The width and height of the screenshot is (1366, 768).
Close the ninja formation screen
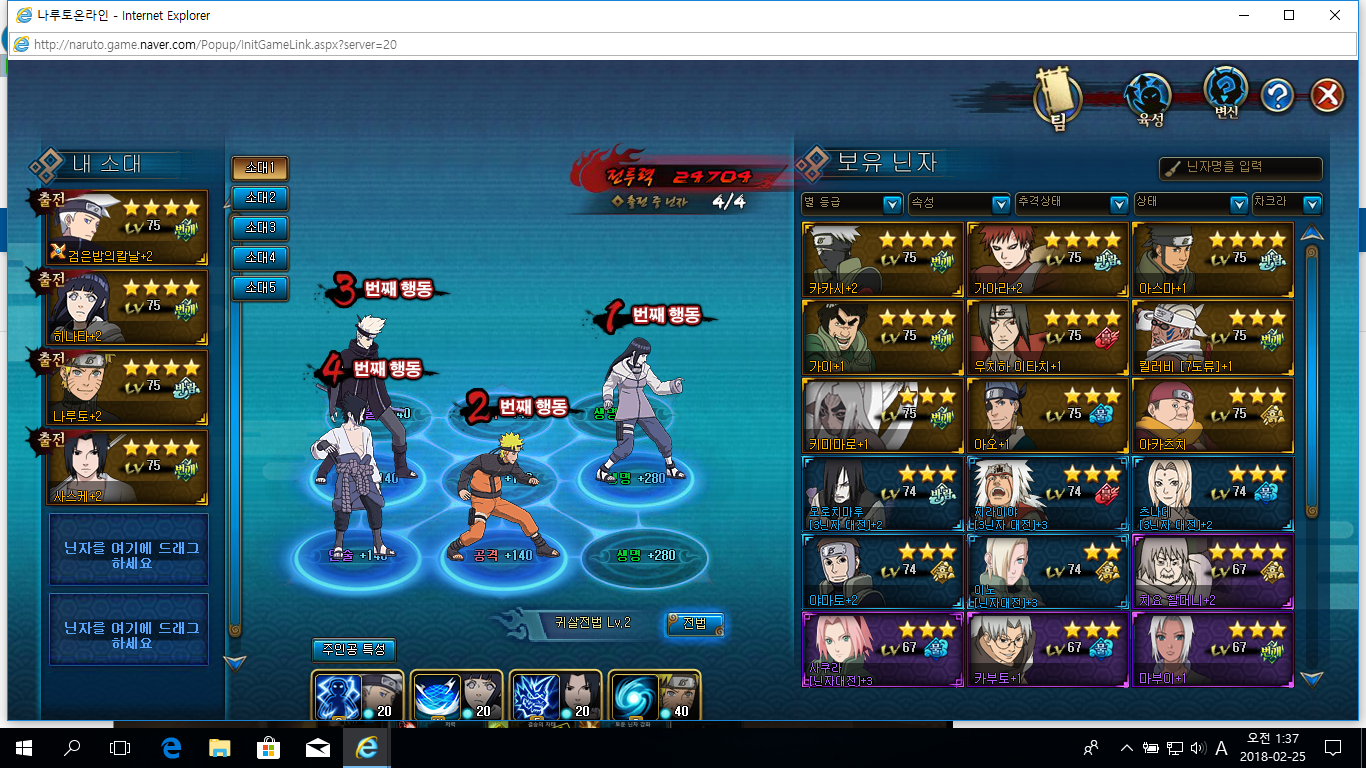(x=1326, y=95)
